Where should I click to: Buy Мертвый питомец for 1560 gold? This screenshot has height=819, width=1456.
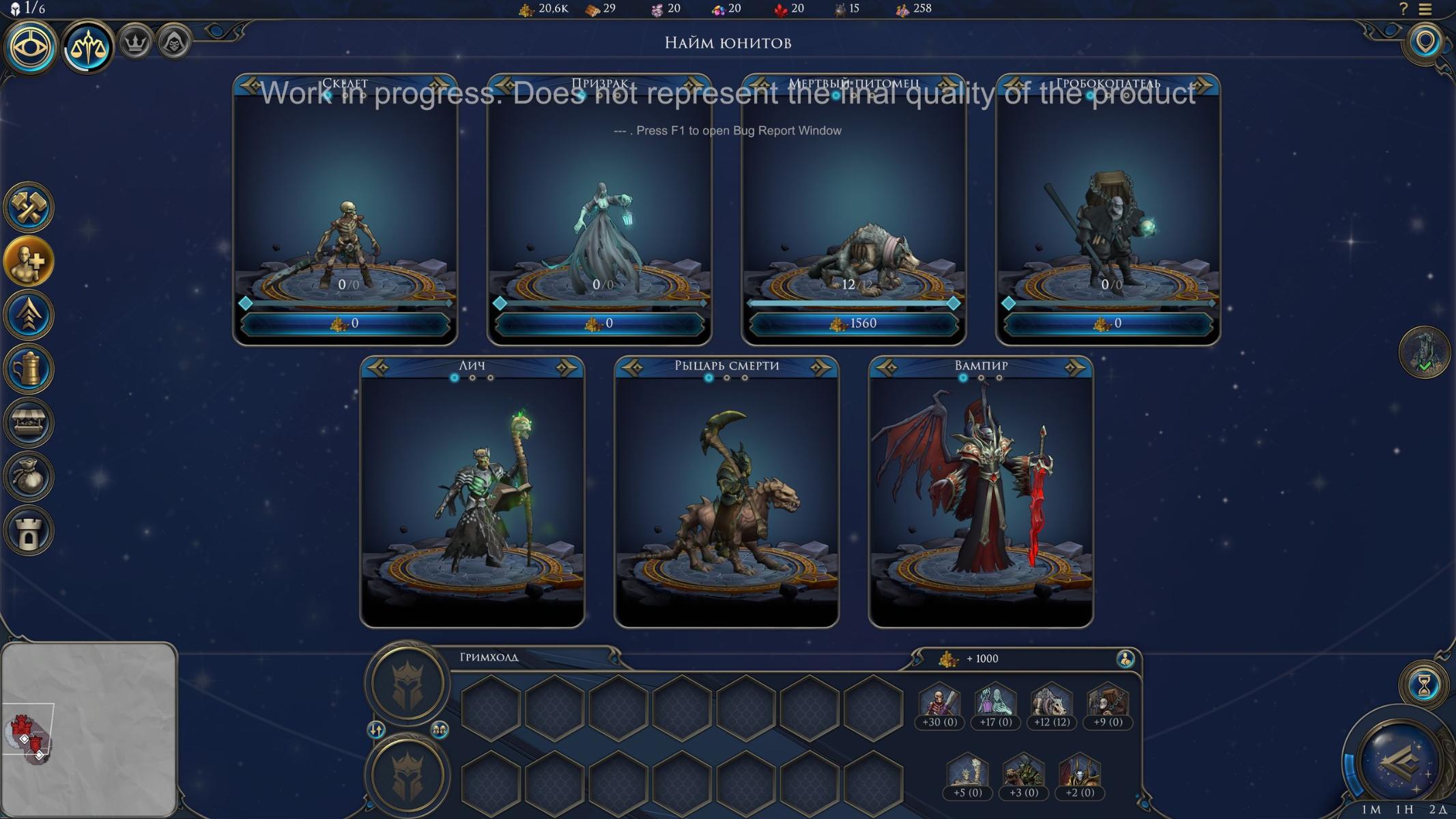click(853, 324)
